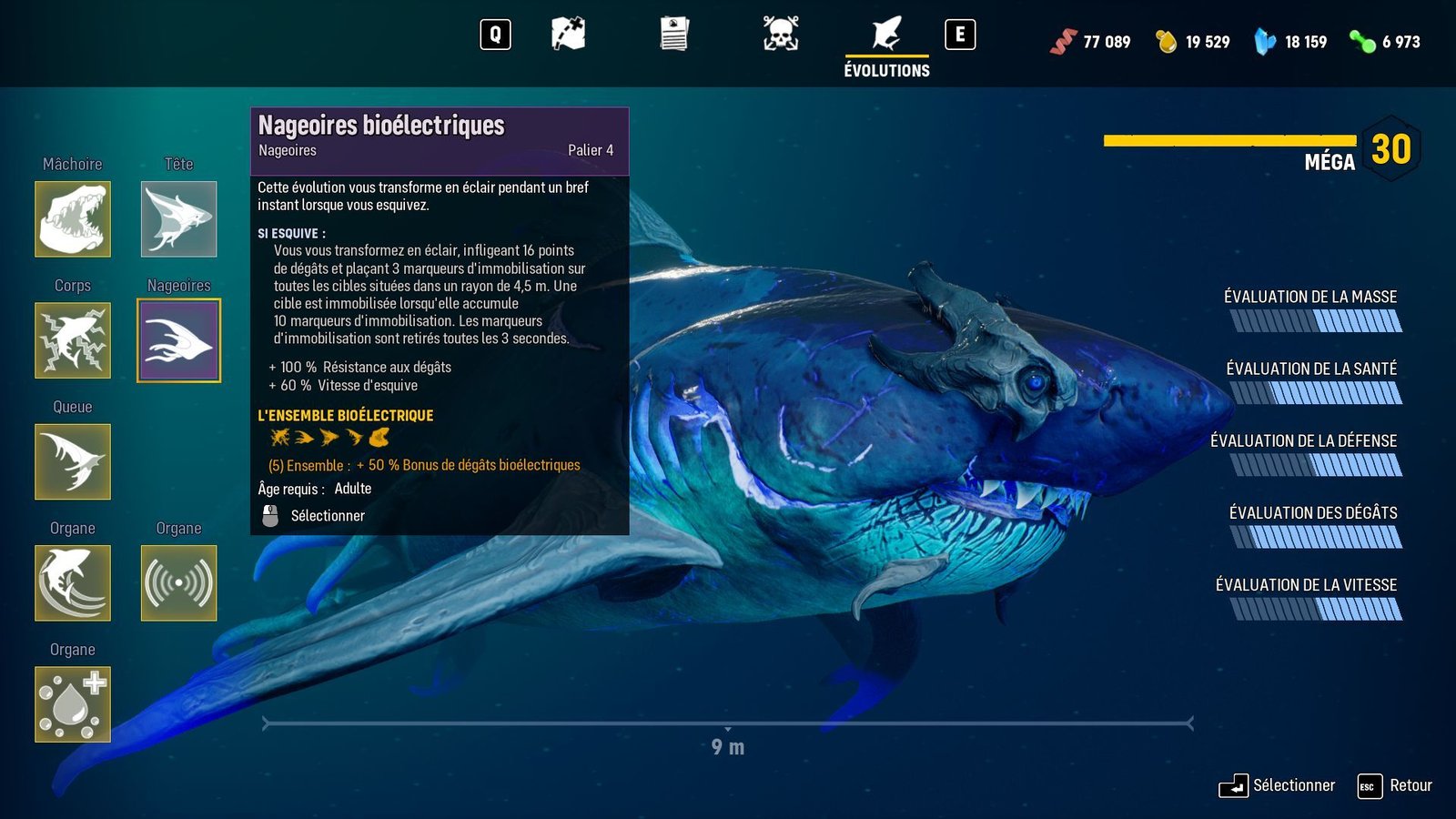Open the journal document tab

(x=674, y=35)
